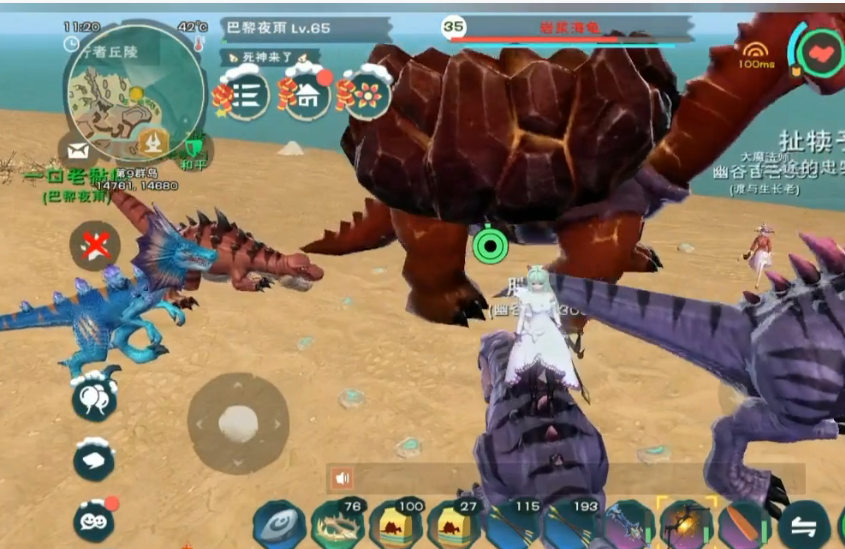Toggle the green shield peace mode icon
This screenshot has width=845, height=549.
(194, 150)
